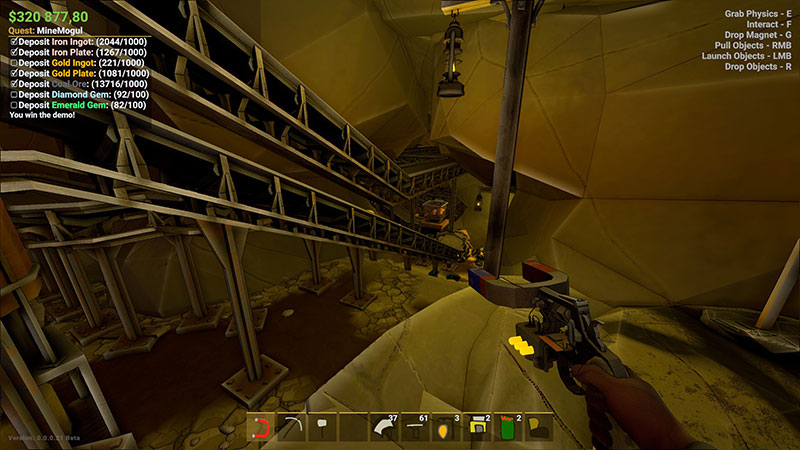Equip the pickaxe from the hotbar
Viewport: 800px width, 450px height.
point(292,428)
